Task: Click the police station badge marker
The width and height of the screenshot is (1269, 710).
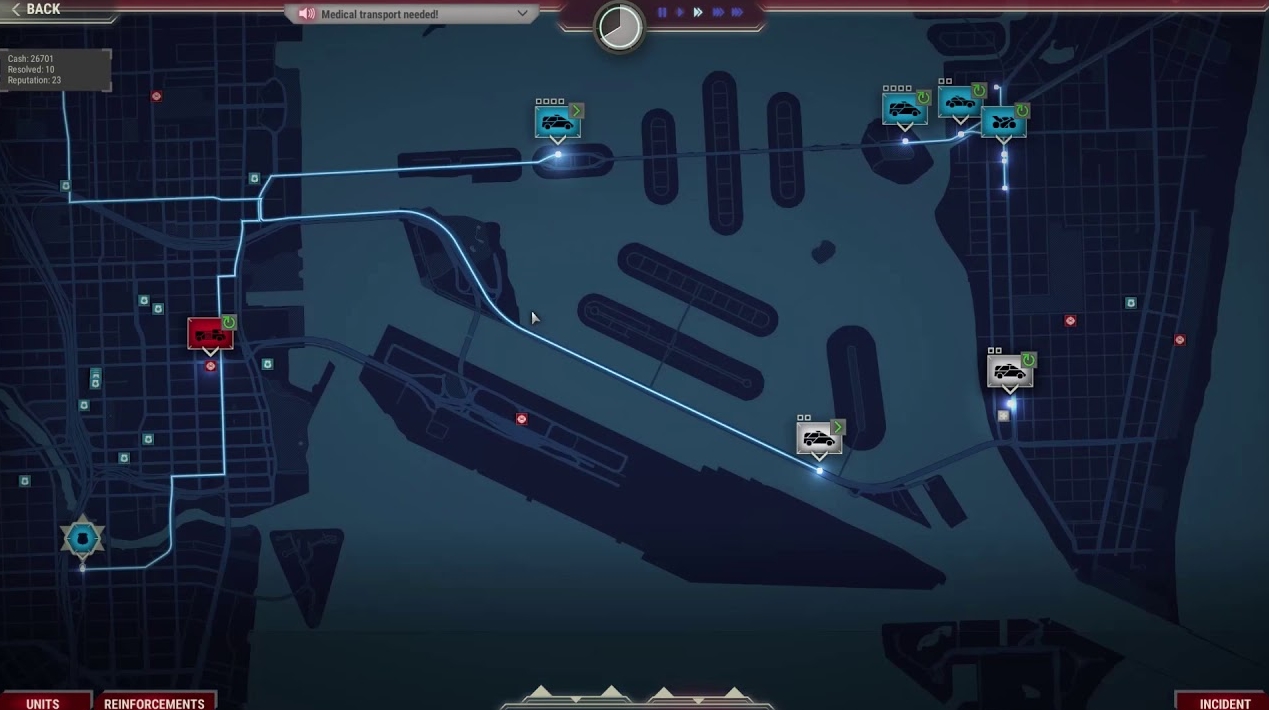Action: (82, 539)
